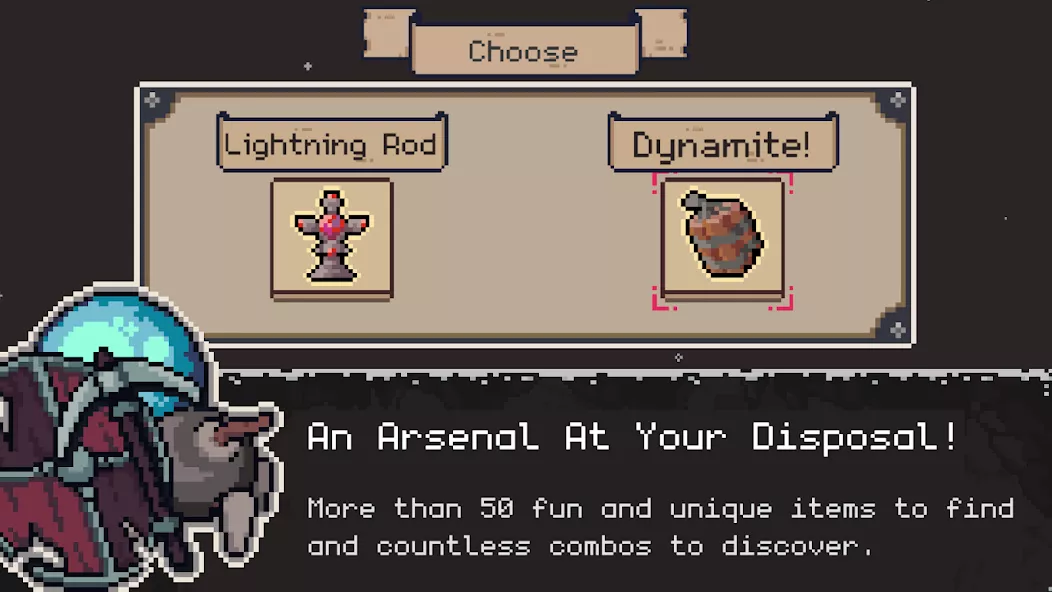Choose the Lightning Rod item icon
This screenshot has width=1052, height=592.
point(332,237)
